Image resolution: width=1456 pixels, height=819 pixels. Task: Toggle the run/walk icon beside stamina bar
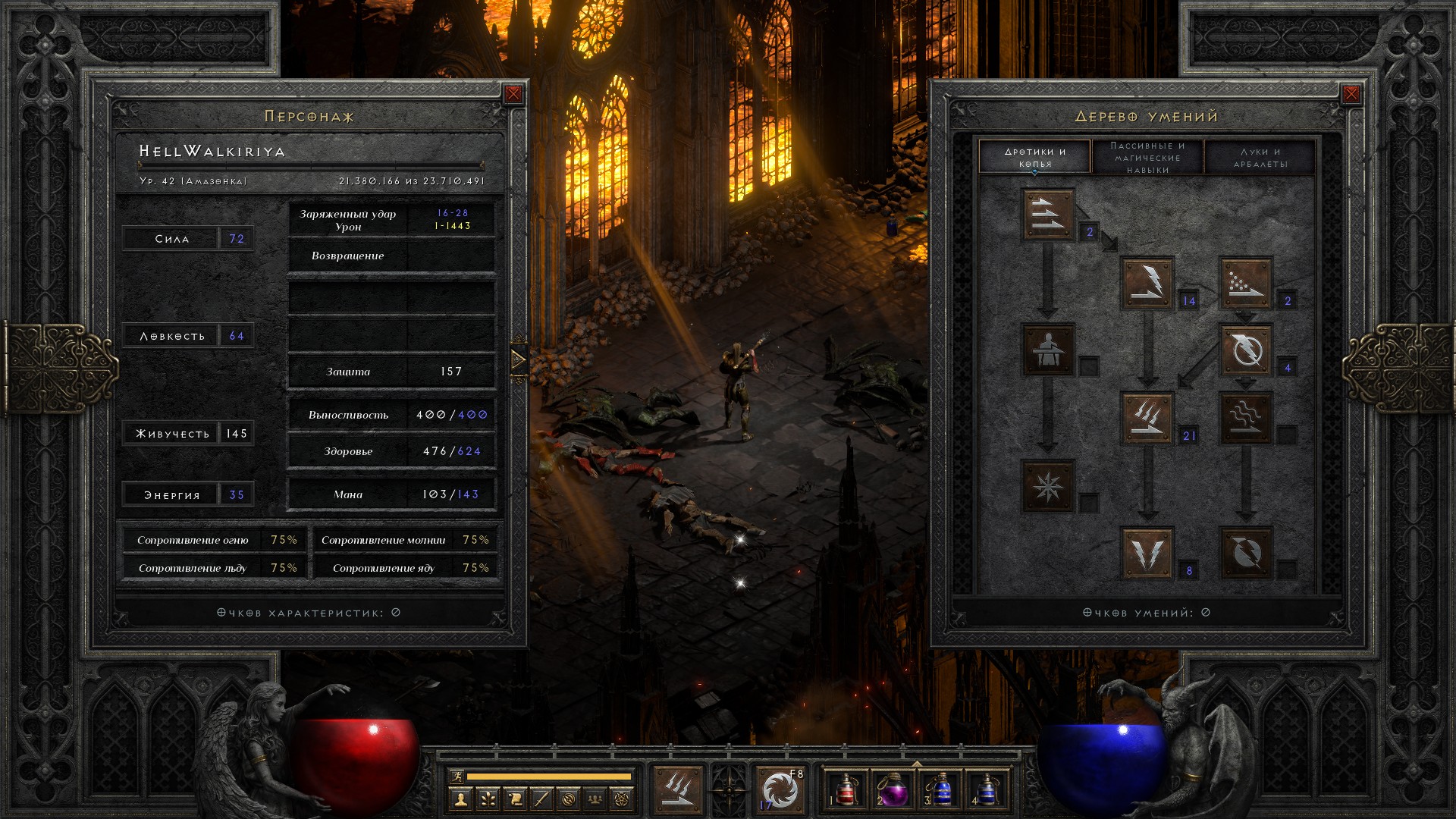tap(456, 776)
